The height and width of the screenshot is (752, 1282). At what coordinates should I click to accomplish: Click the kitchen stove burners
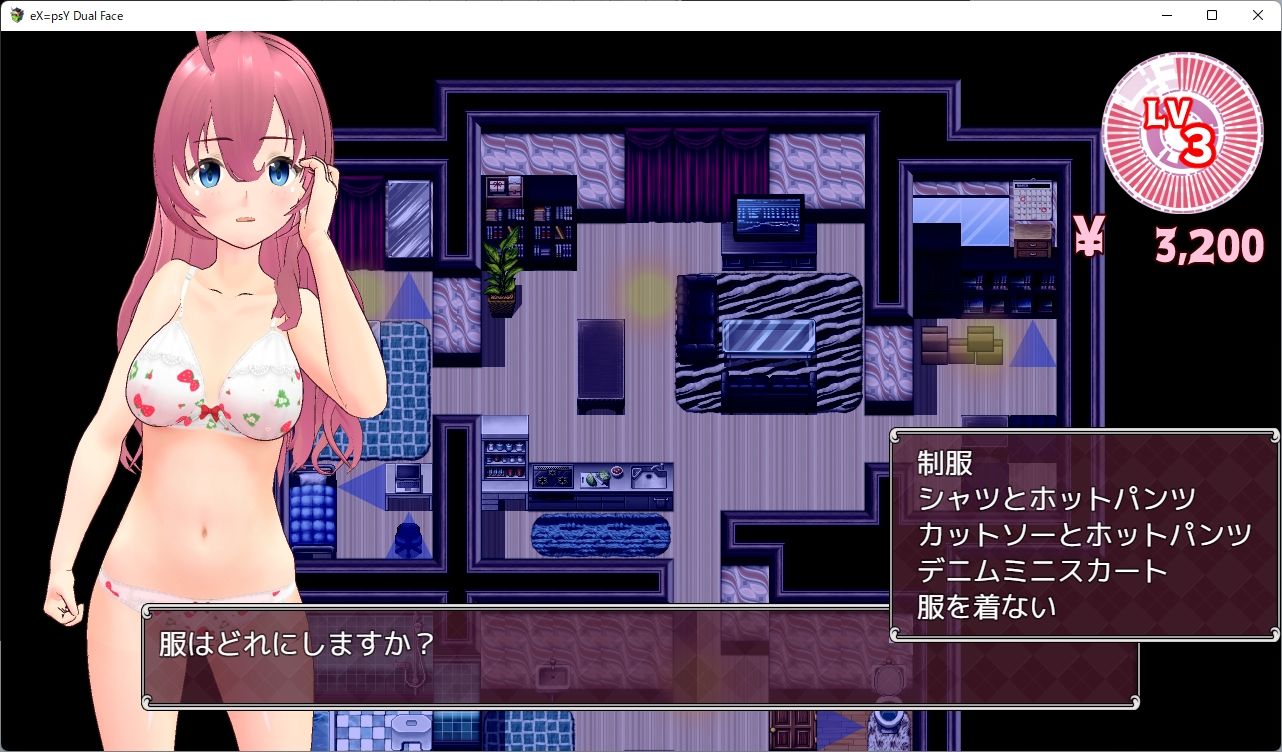click(x=552, y=478)
